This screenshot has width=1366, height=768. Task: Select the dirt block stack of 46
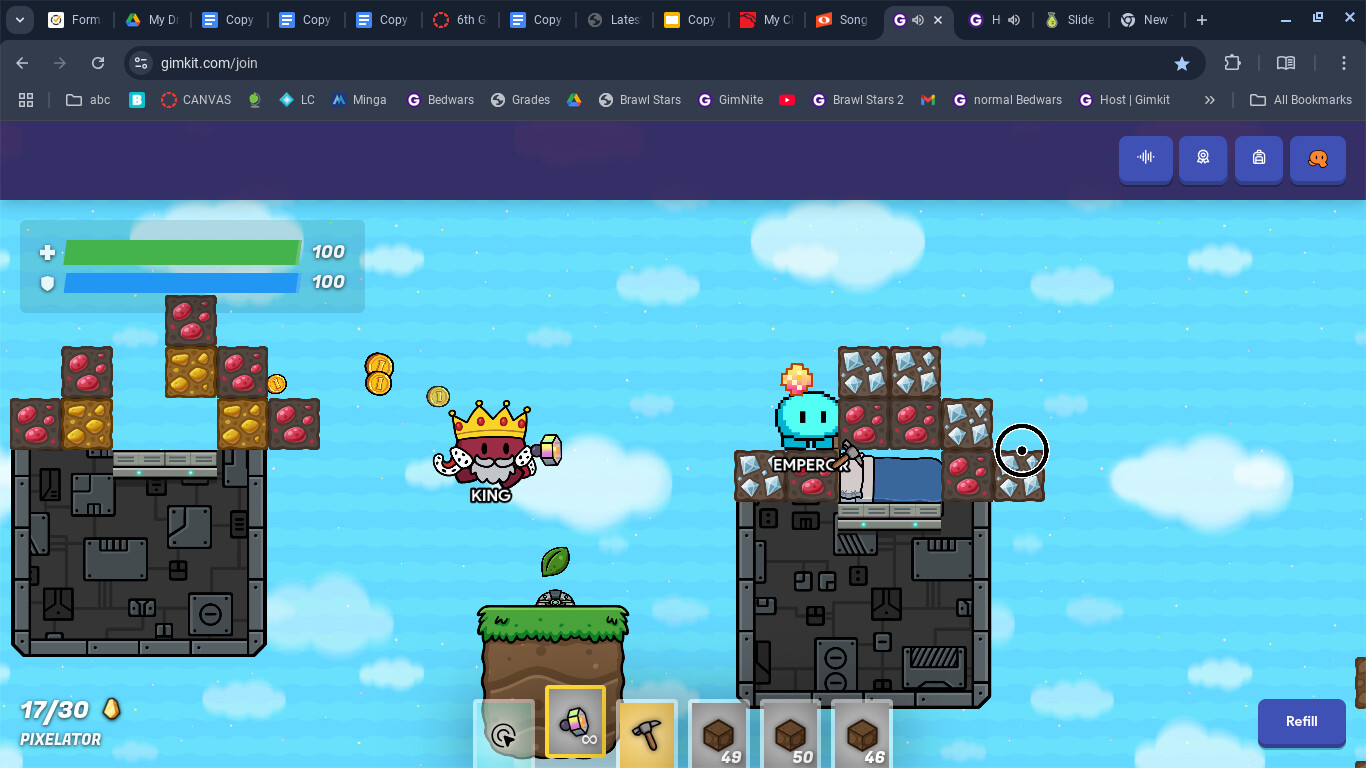[x=861, y=735]
